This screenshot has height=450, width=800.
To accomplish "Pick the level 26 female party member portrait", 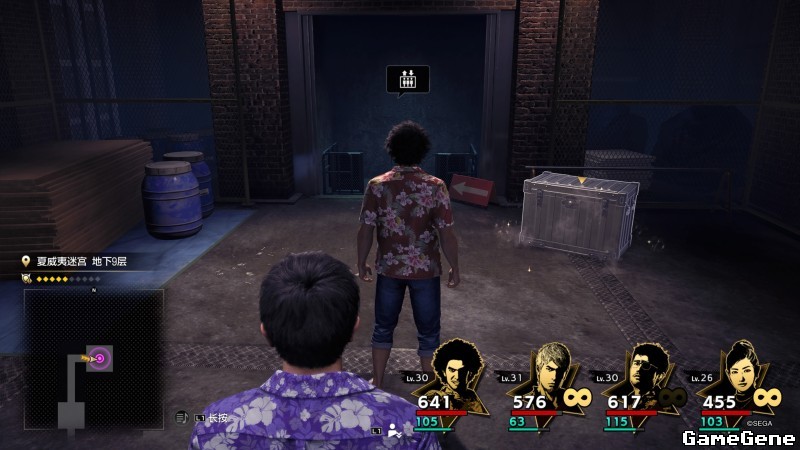I will 735,377.
